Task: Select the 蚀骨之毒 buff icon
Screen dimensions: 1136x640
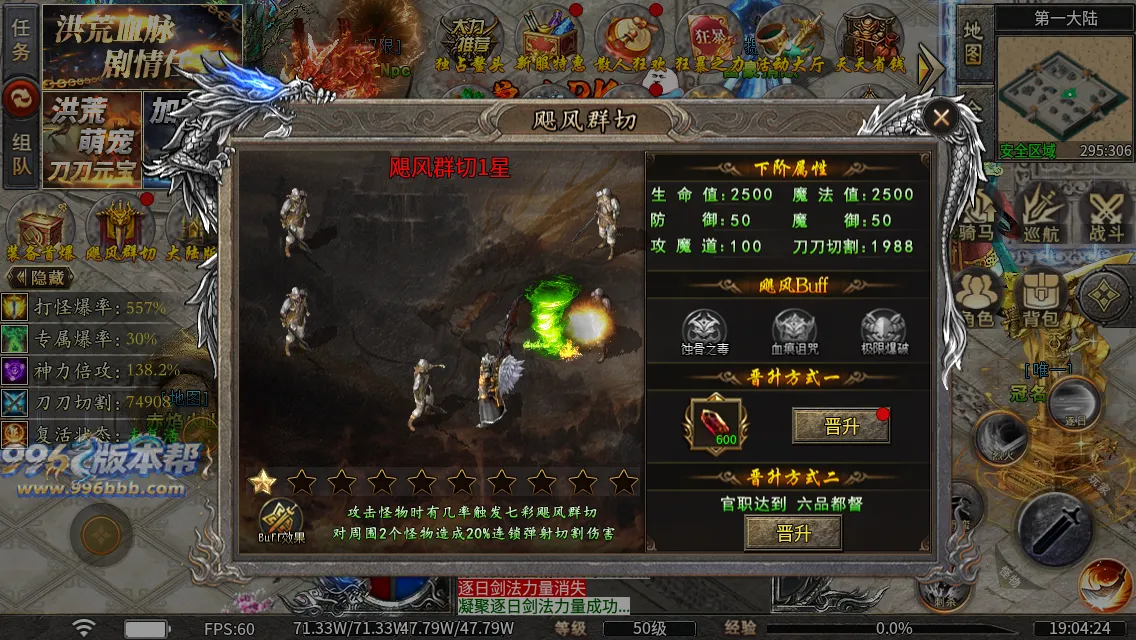Action: coord(704,330)
